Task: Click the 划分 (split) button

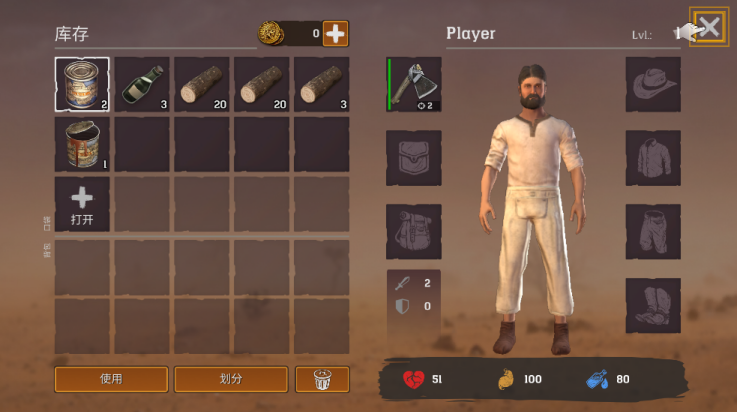Action: coord(231,379)
